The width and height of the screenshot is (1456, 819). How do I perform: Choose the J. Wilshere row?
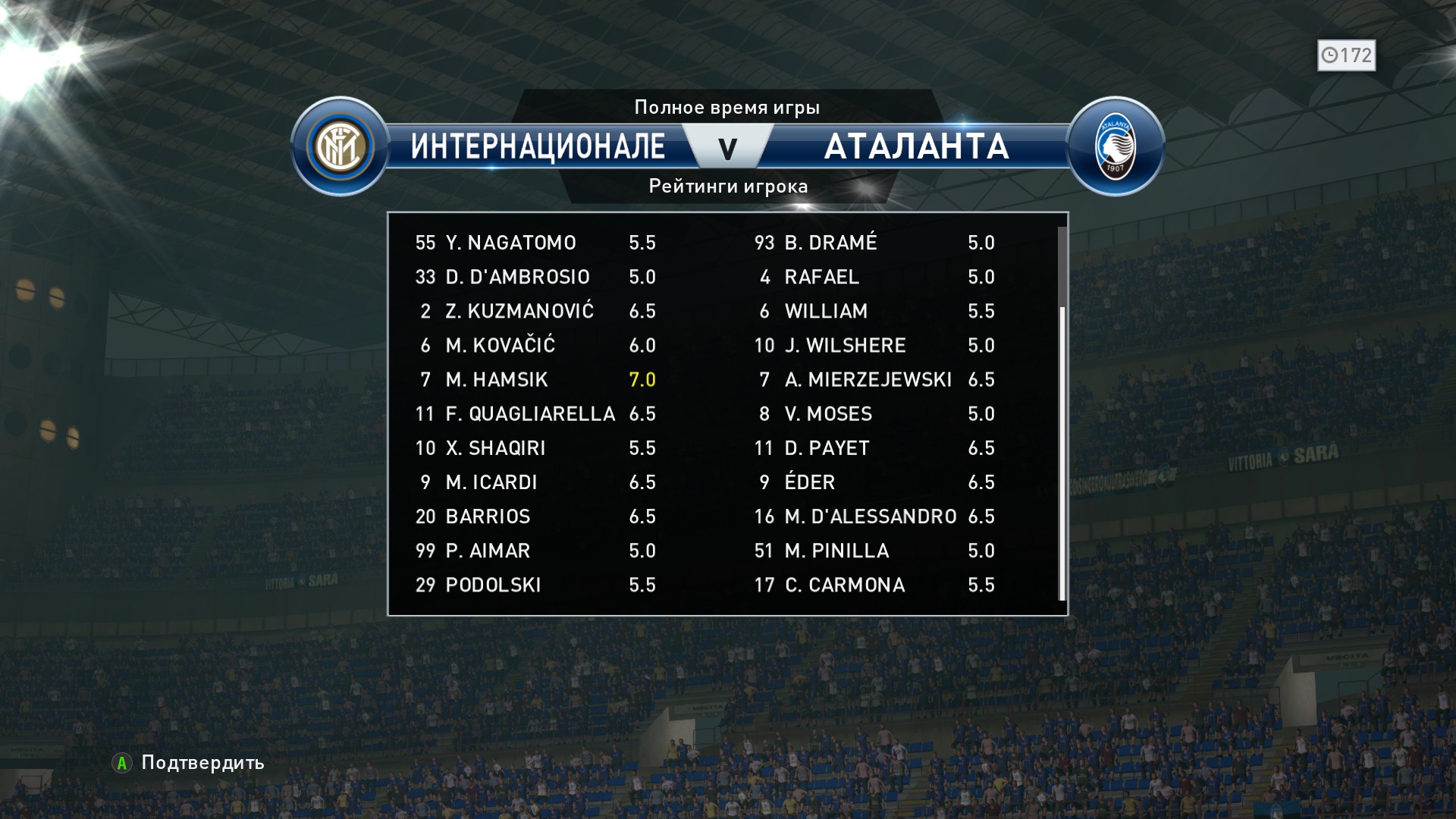[874, 345]
